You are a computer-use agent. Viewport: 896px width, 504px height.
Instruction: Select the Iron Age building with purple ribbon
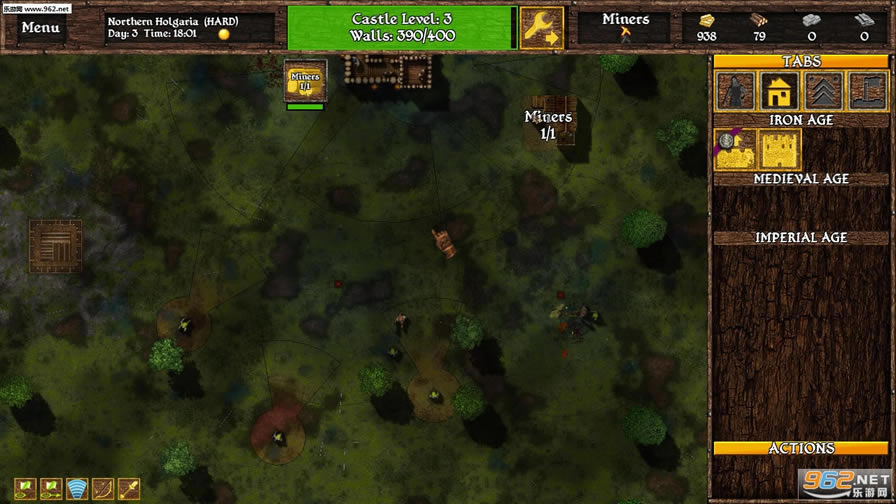click(735, 150)
